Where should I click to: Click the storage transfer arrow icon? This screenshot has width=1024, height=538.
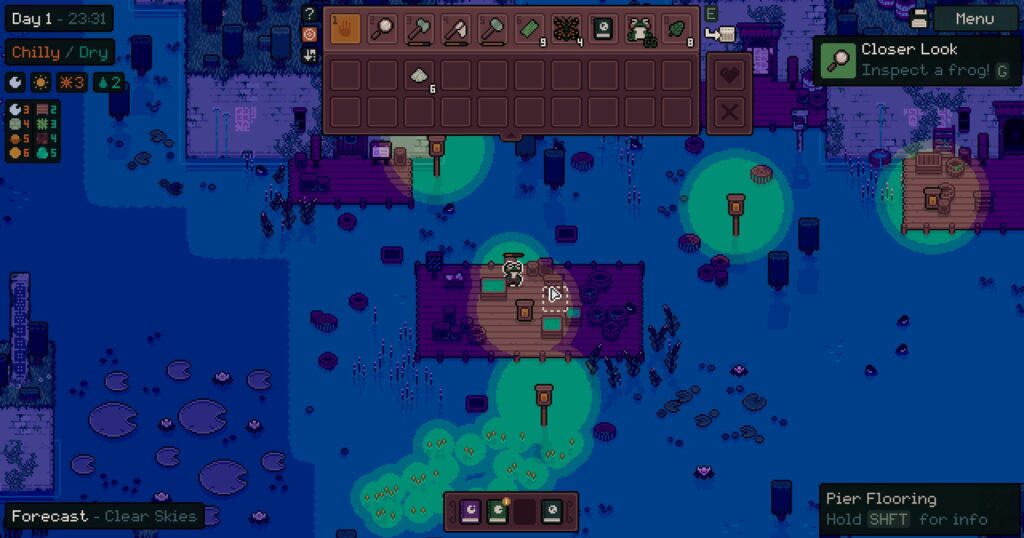719,35
